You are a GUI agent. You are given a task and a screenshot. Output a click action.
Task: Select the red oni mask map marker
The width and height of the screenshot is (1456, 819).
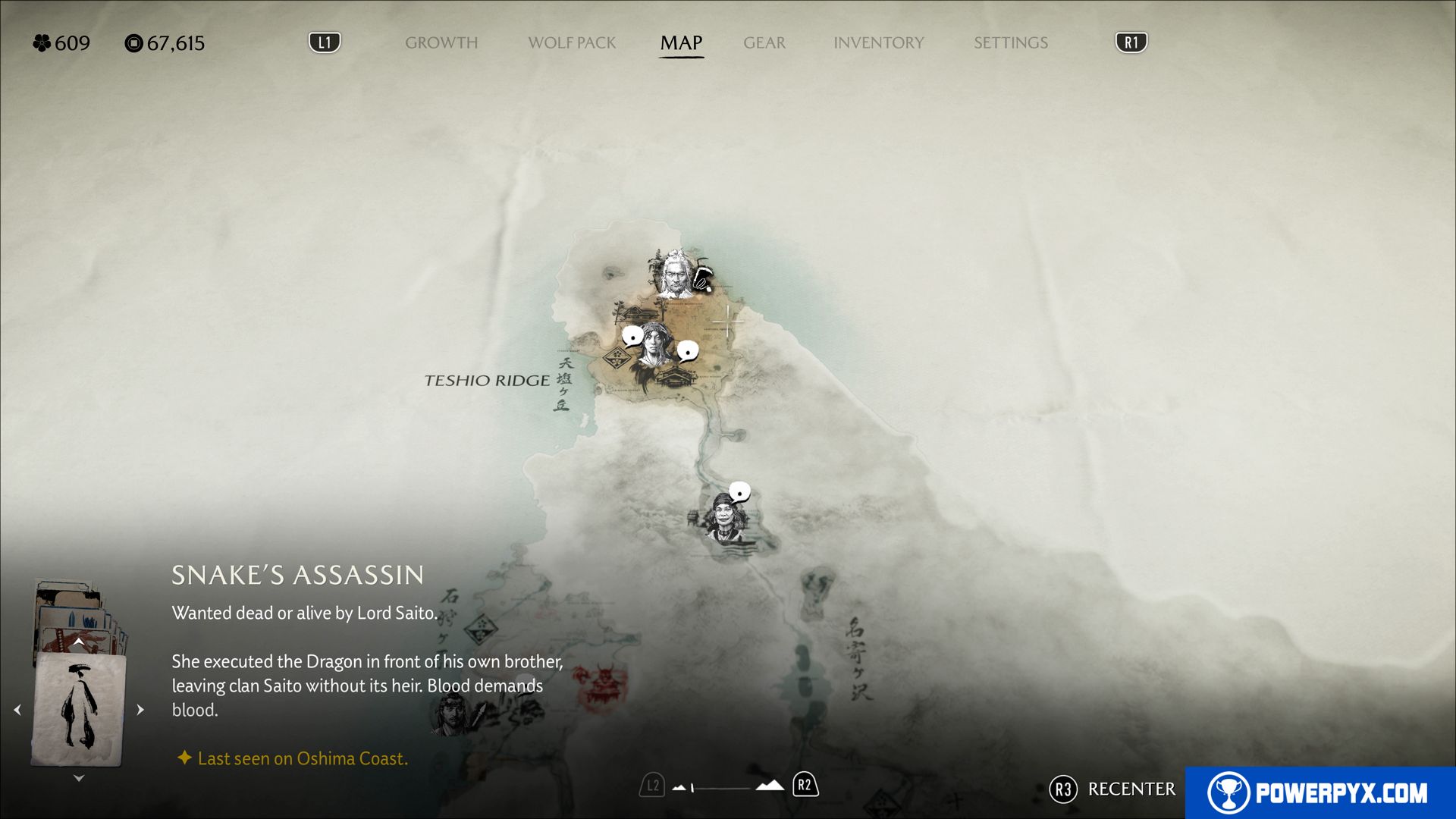pos(603,681)
